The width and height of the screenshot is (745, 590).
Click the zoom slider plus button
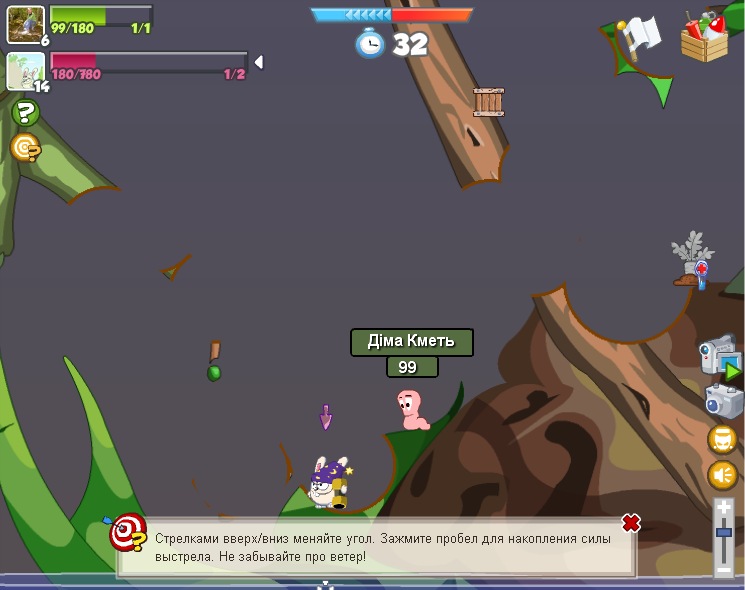coord(724,509)
